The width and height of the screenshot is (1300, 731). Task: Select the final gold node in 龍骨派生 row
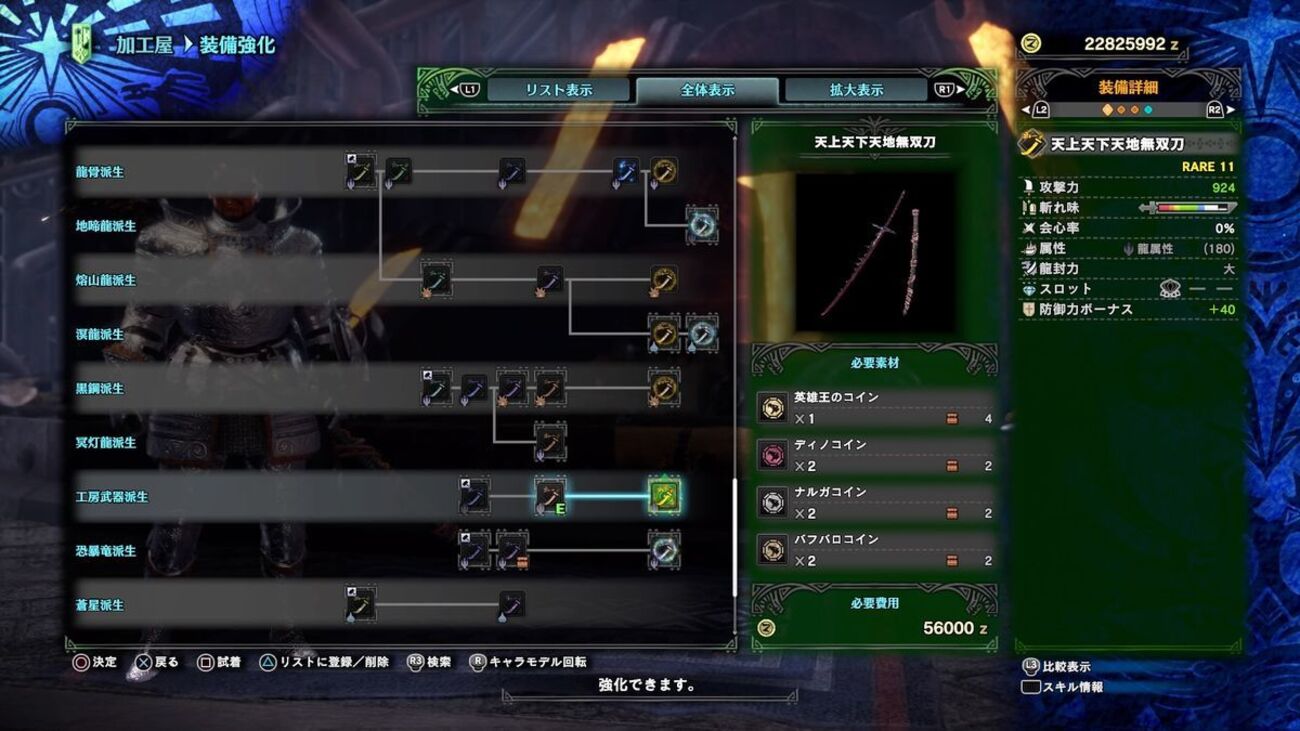(664, 172)
